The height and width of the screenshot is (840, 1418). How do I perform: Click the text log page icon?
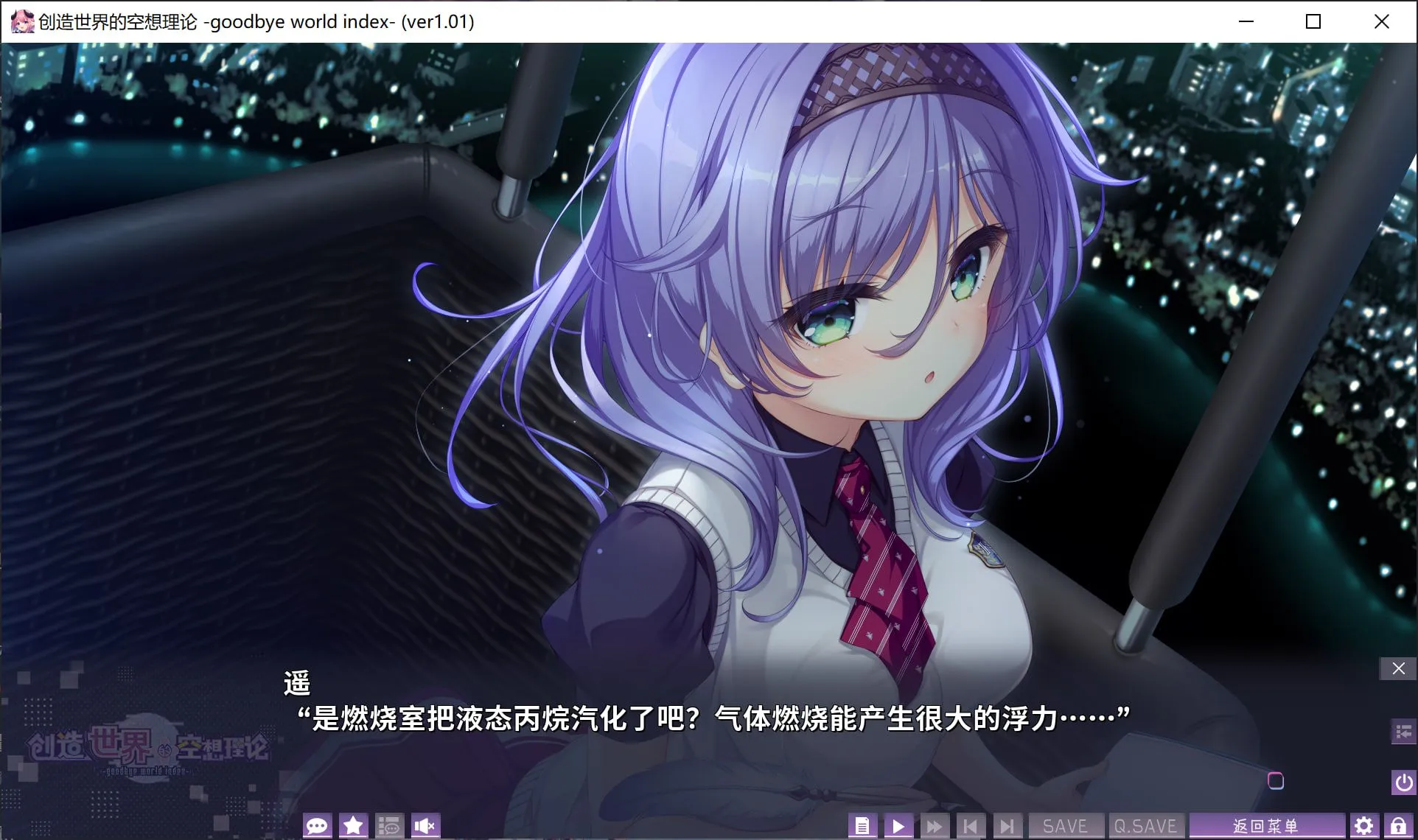click(x=863, y=825)
